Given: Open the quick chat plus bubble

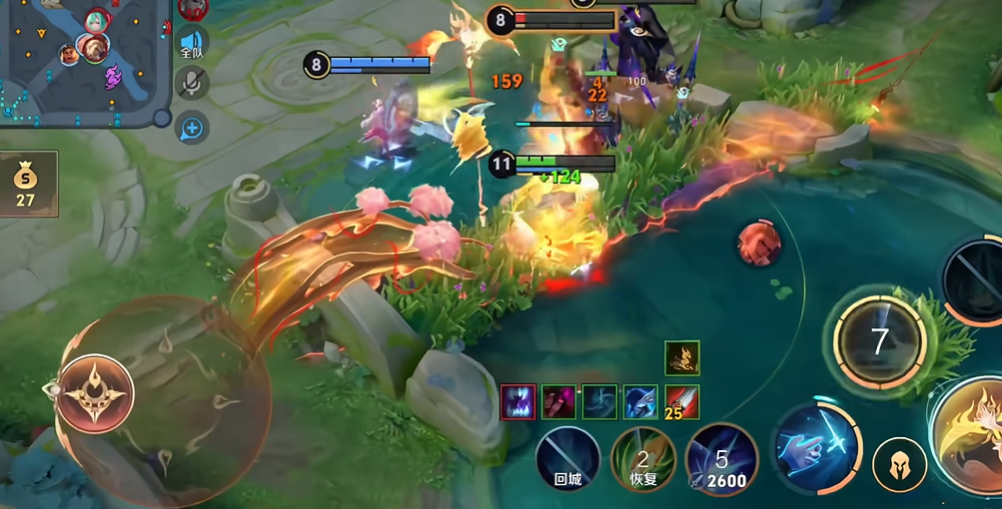Looking at the screenshot, I should coord(192,128).
